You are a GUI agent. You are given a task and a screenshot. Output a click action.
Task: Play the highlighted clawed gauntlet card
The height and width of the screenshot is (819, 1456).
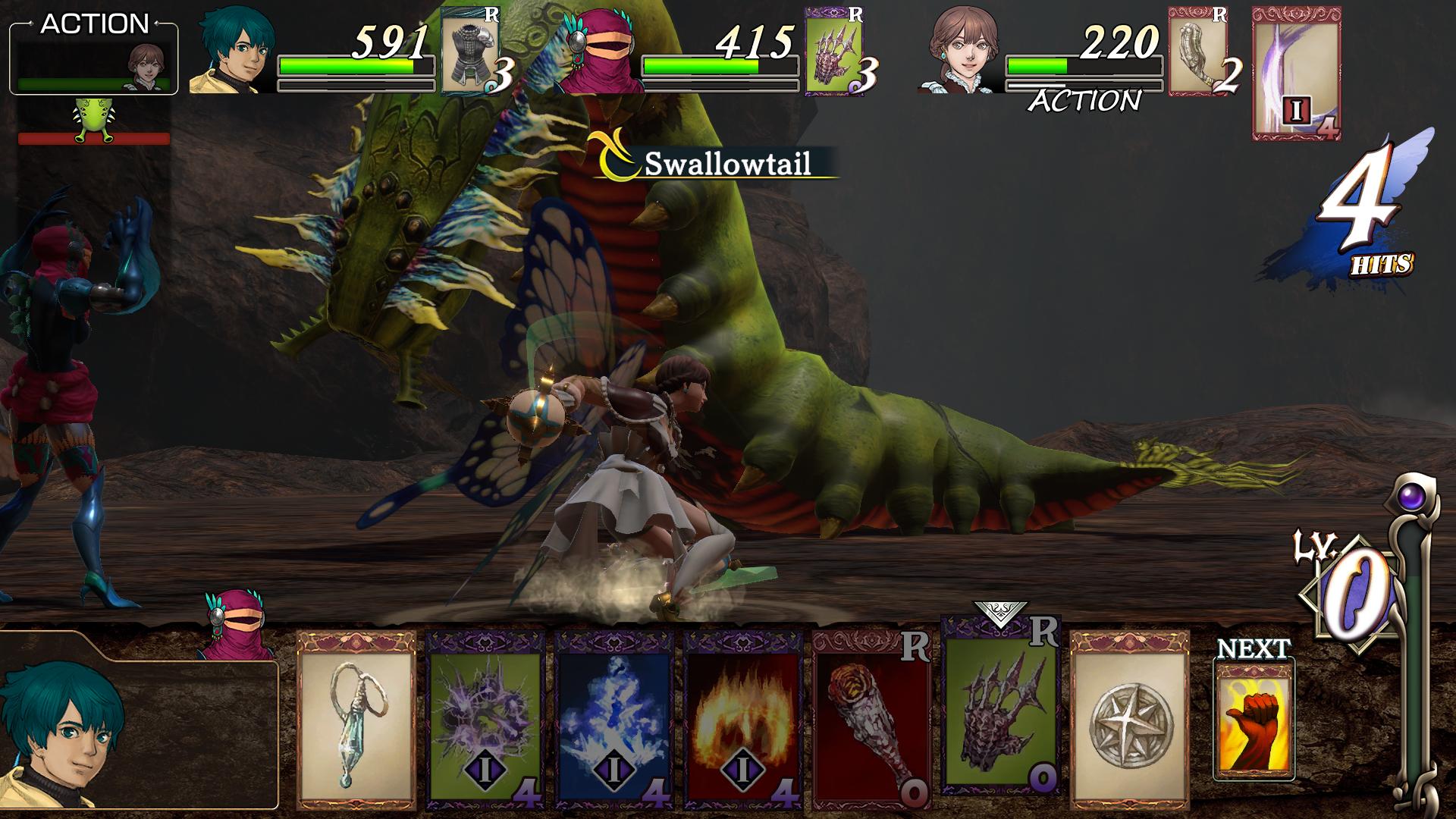point(999,704)
